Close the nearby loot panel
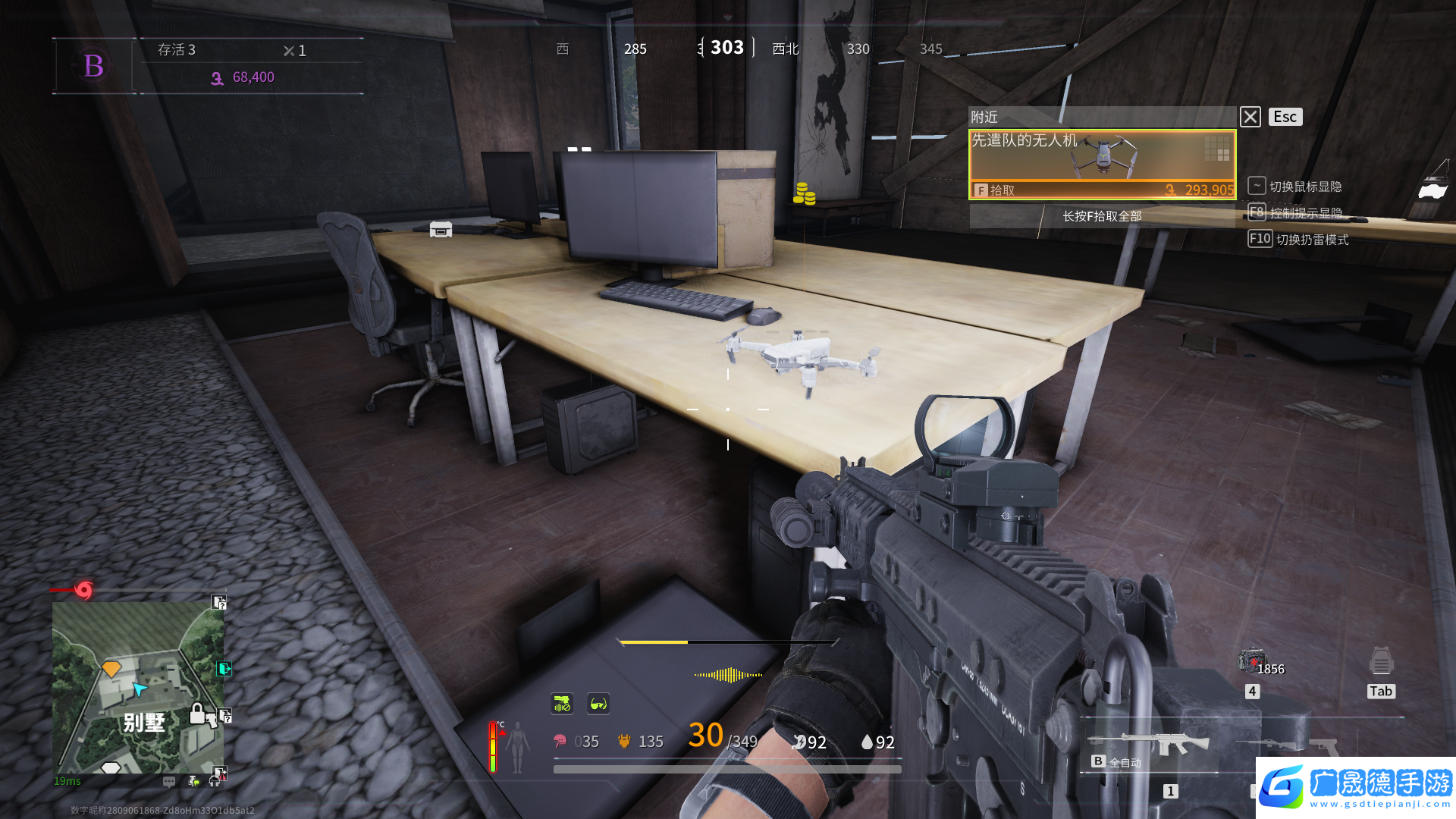Screen dimensions: 1456x819 (x=1250, y=117)
